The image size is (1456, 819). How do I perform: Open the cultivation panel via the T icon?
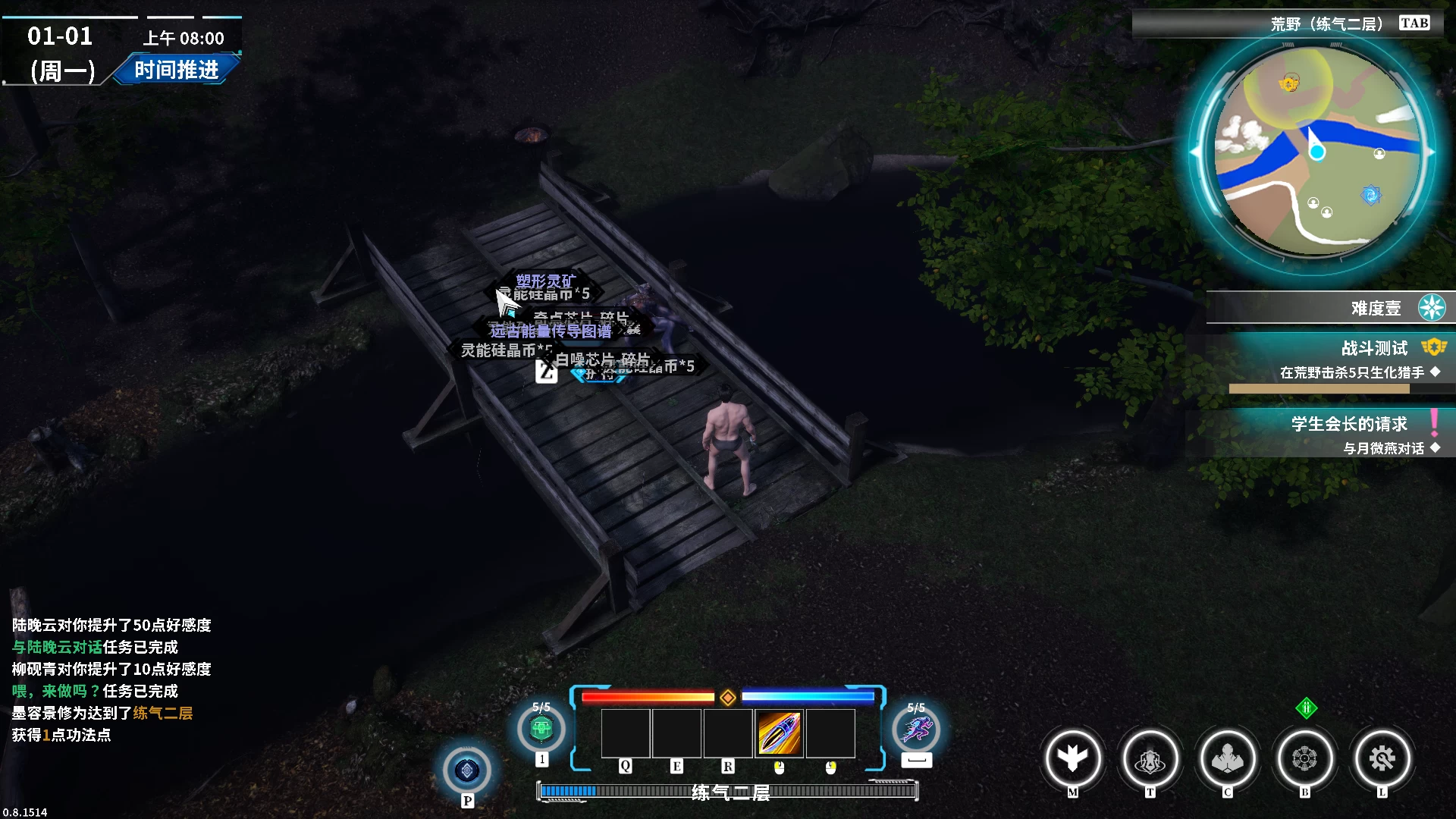pos(1150,758)
